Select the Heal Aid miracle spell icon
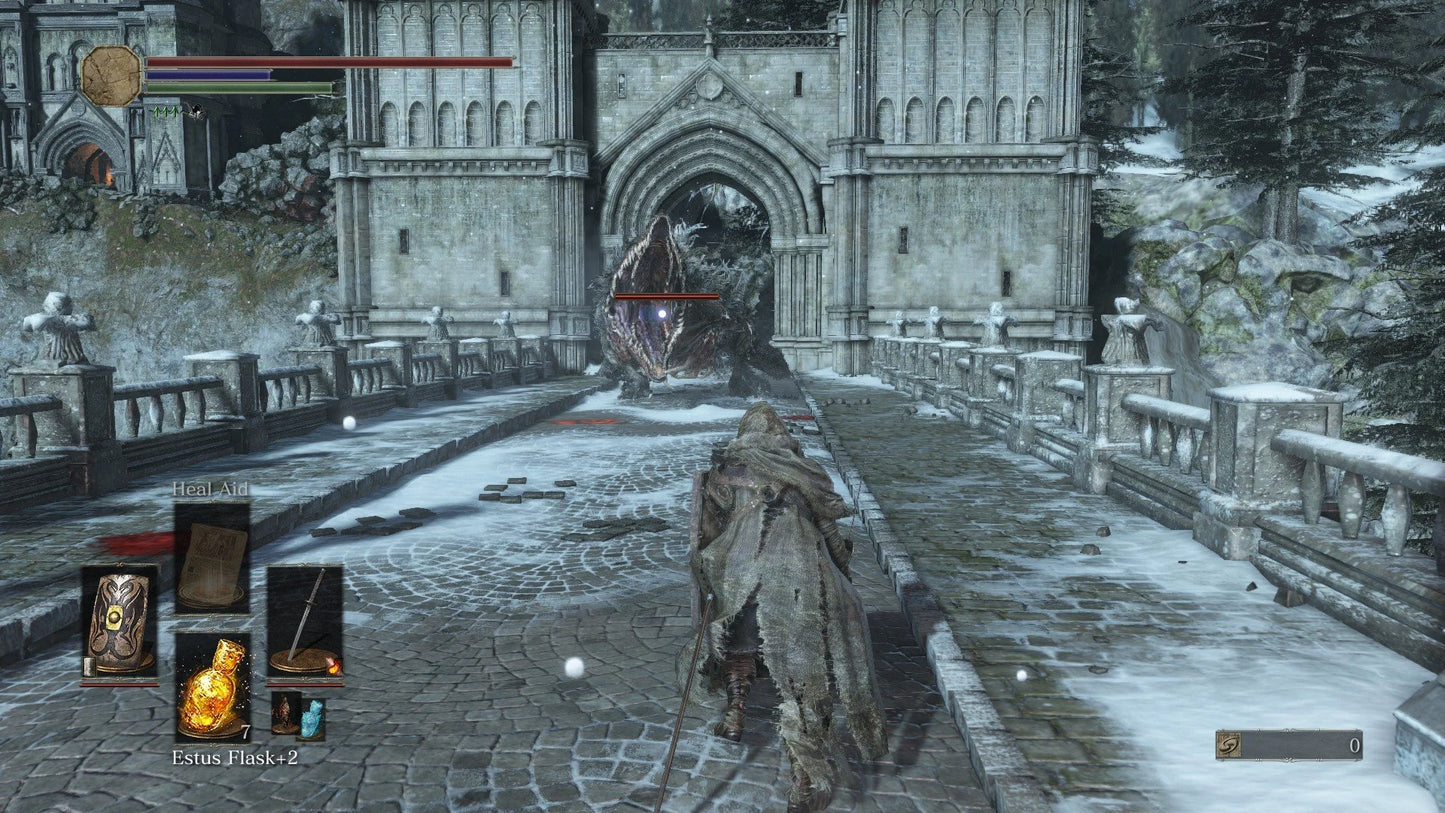This screenshot has width=1445, height=813. point(212,558)
